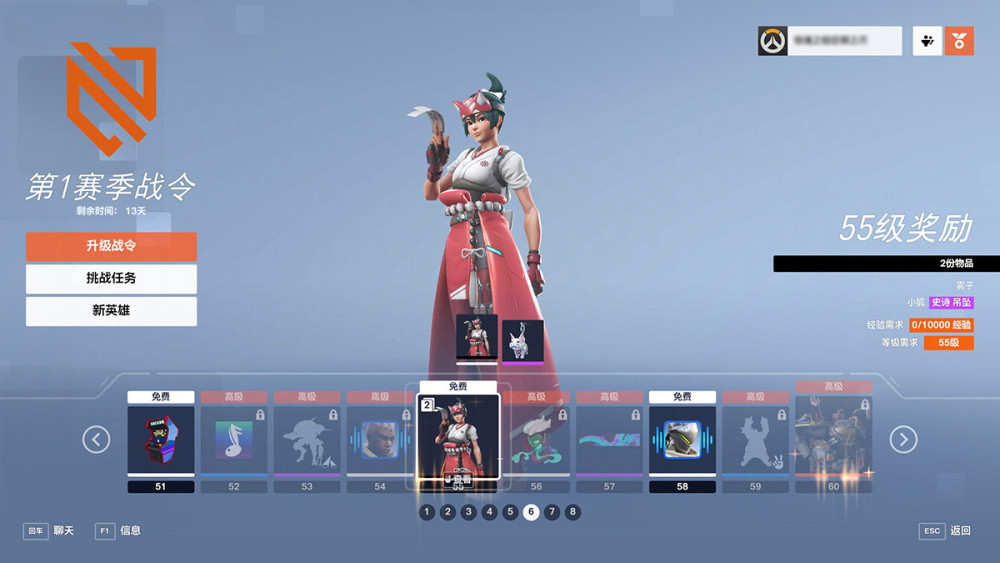Go to battle pass page 1
The height and width of the screenshot is (563, 1000).
pyautogui.click(x=427, y=512)
